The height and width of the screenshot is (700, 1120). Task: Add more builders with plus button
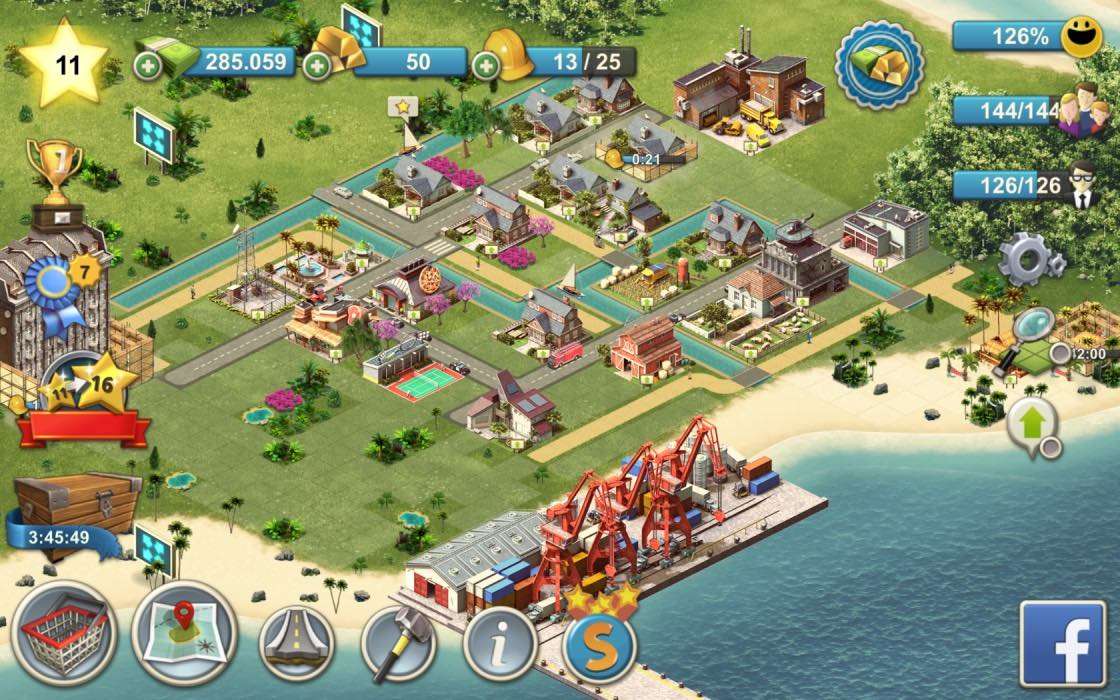click(x=486, y=65)
